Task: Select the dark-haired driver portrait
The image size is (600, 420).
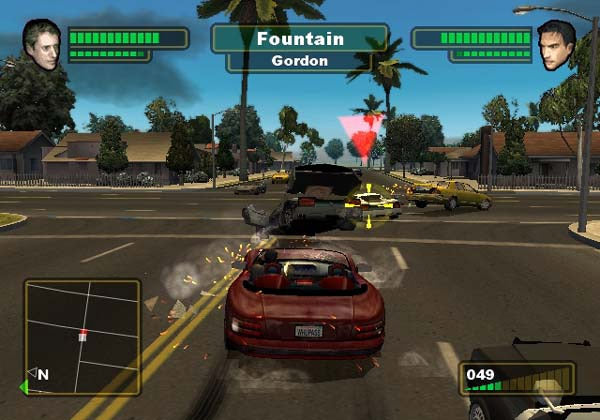Action: coord(557,45)
